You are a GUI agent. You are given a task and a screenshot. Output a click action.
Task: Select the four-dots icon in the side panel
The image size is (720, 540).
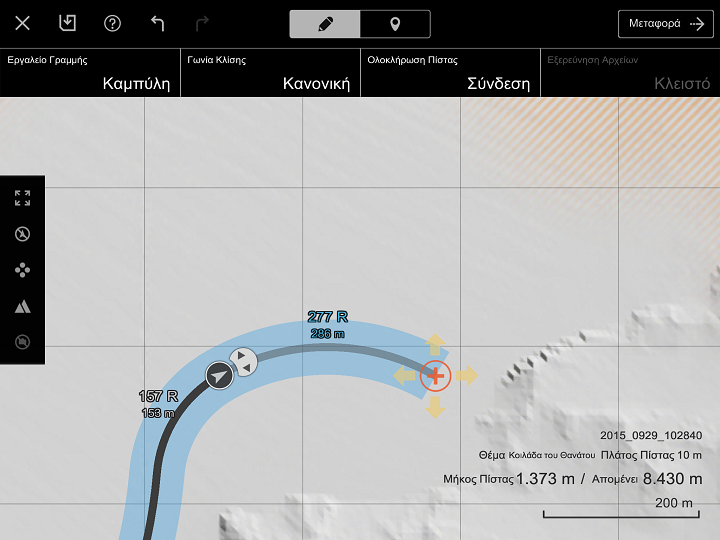22,270
